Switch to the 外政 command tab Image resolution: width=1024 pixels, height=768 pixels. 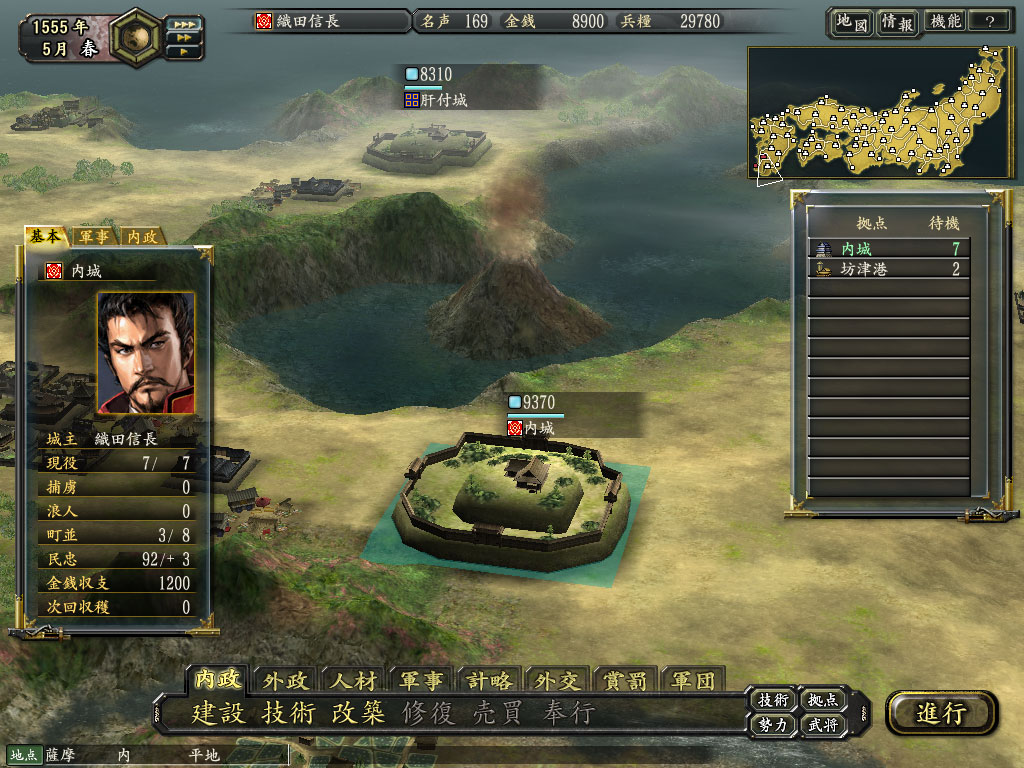[x=286, y=681]
